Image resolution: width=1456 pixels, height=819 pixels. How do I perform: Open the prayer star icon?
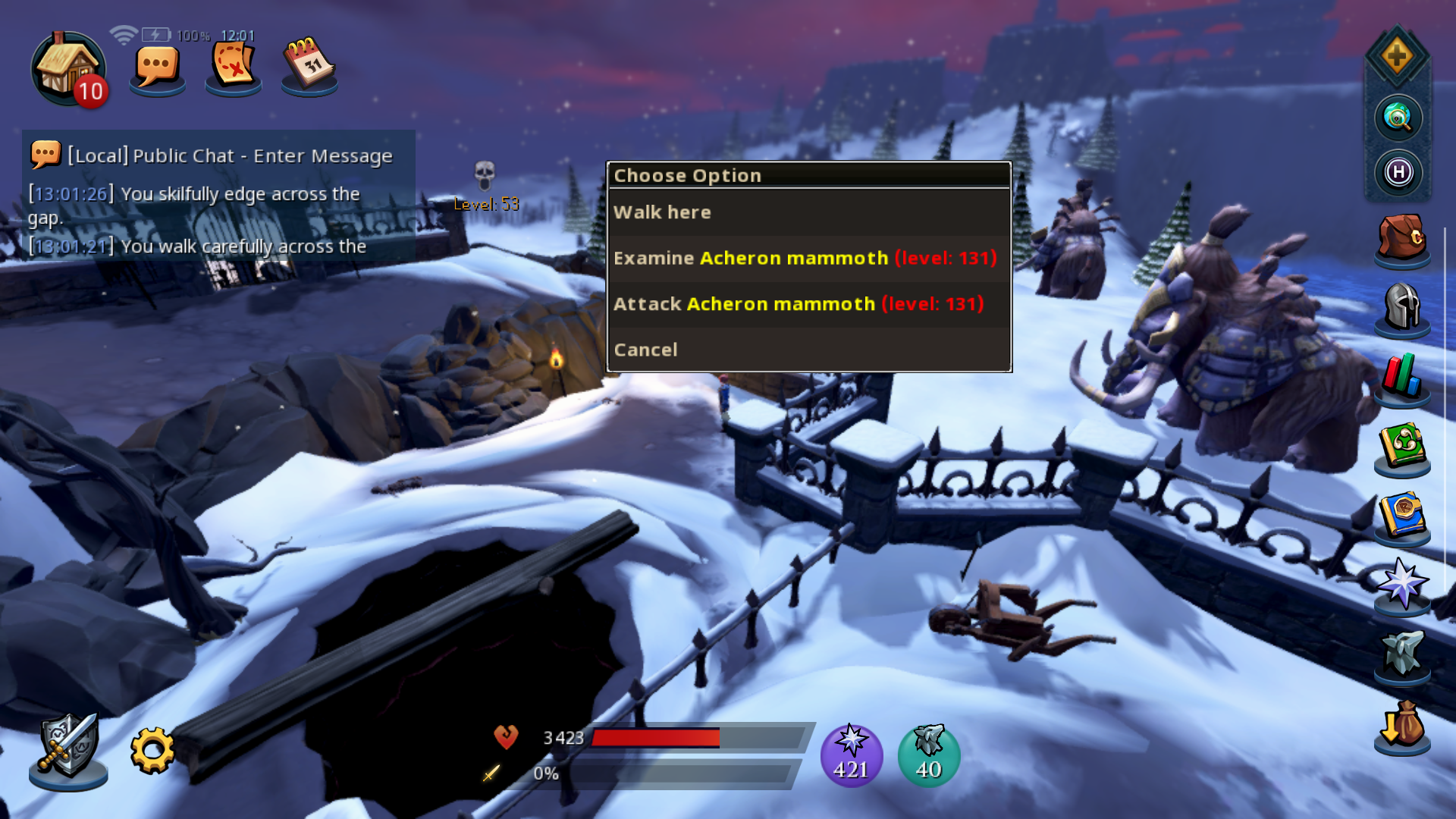point(1401,584)
